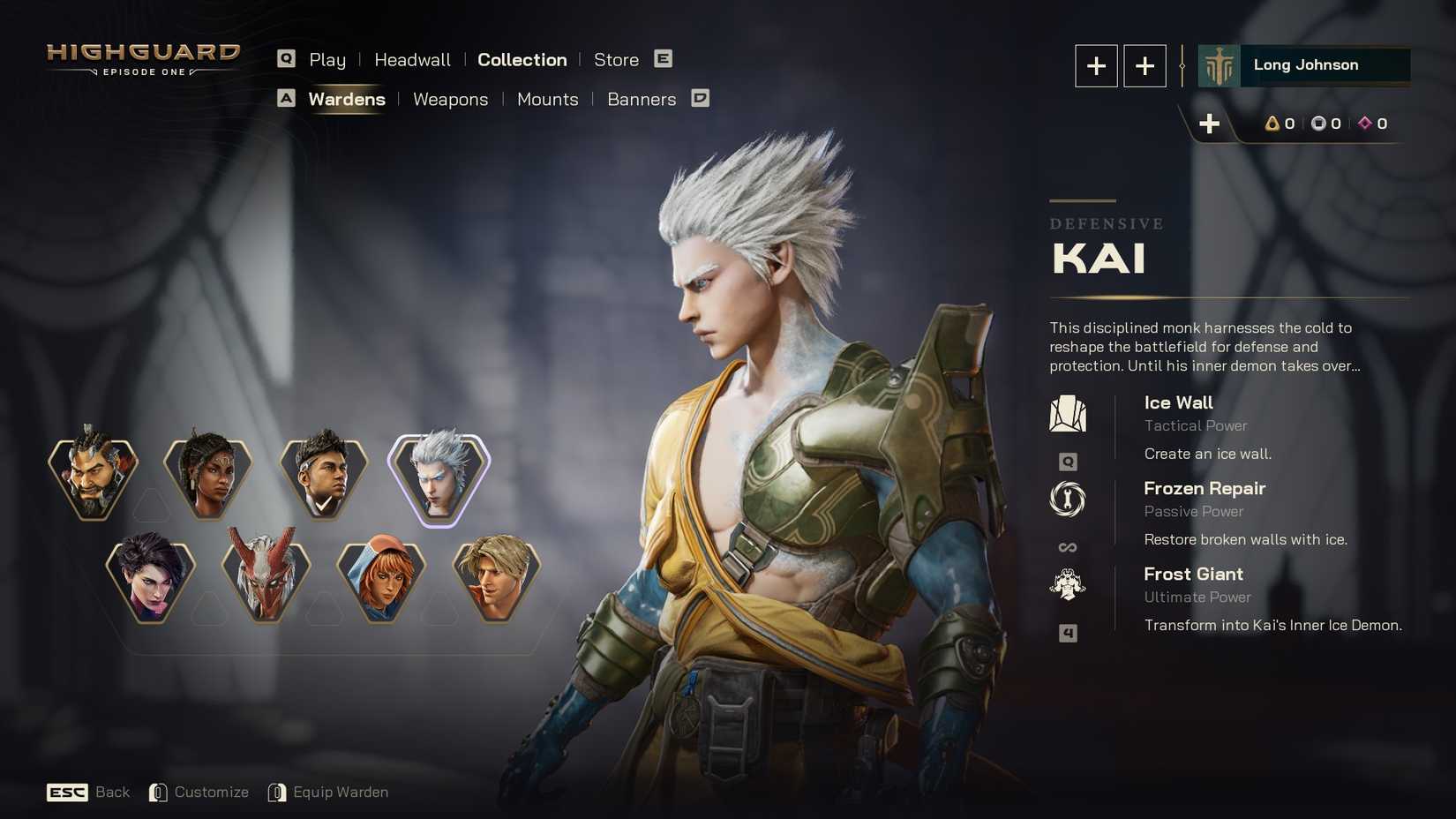This screenshot has width=1456, height=819.
Task: Click the gold triangle currency icon
Action: coord(1269,124)
